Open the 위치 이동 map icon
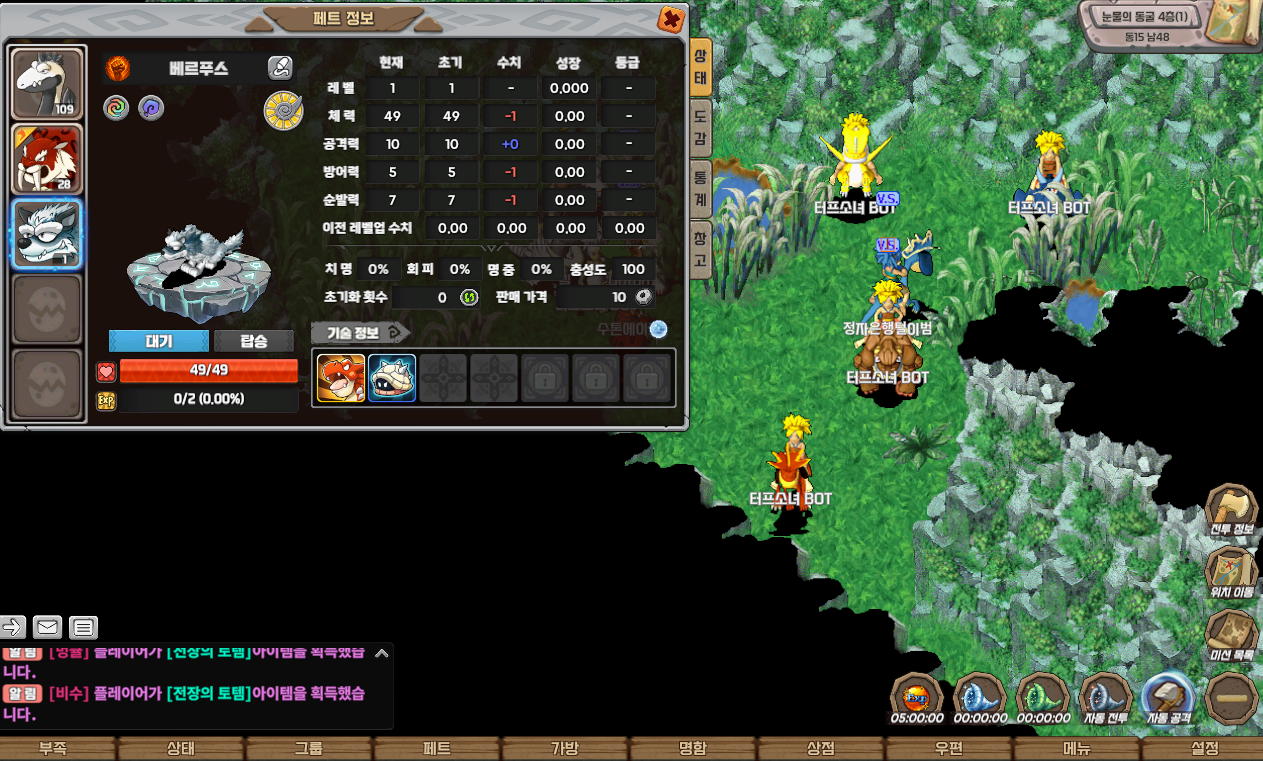This screenshot has height=761, width=1263. [x=1231, y=572]
